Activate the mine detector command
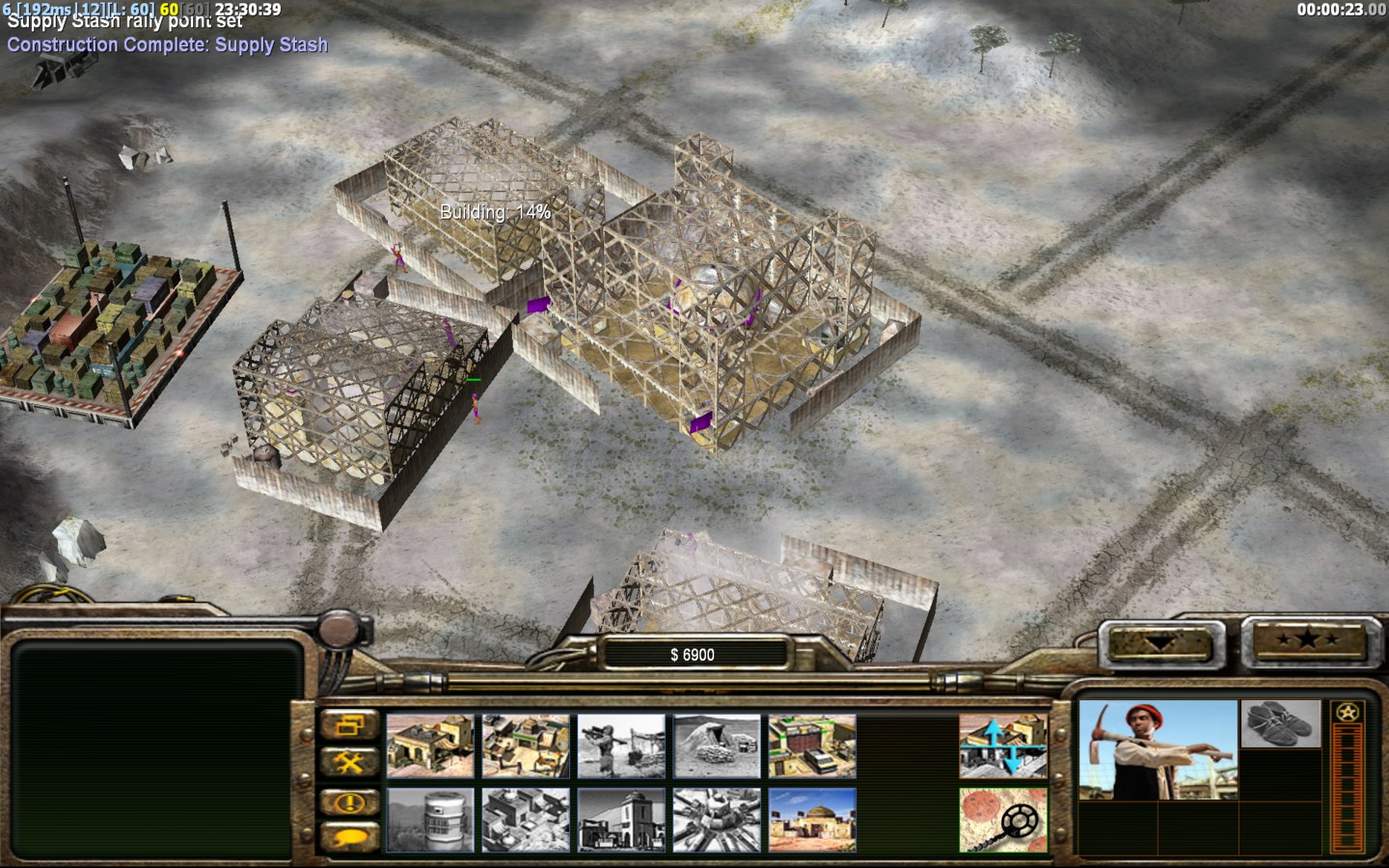Image resolution: width=1389 pixels, height=868 pixels. coord(1003,820)
